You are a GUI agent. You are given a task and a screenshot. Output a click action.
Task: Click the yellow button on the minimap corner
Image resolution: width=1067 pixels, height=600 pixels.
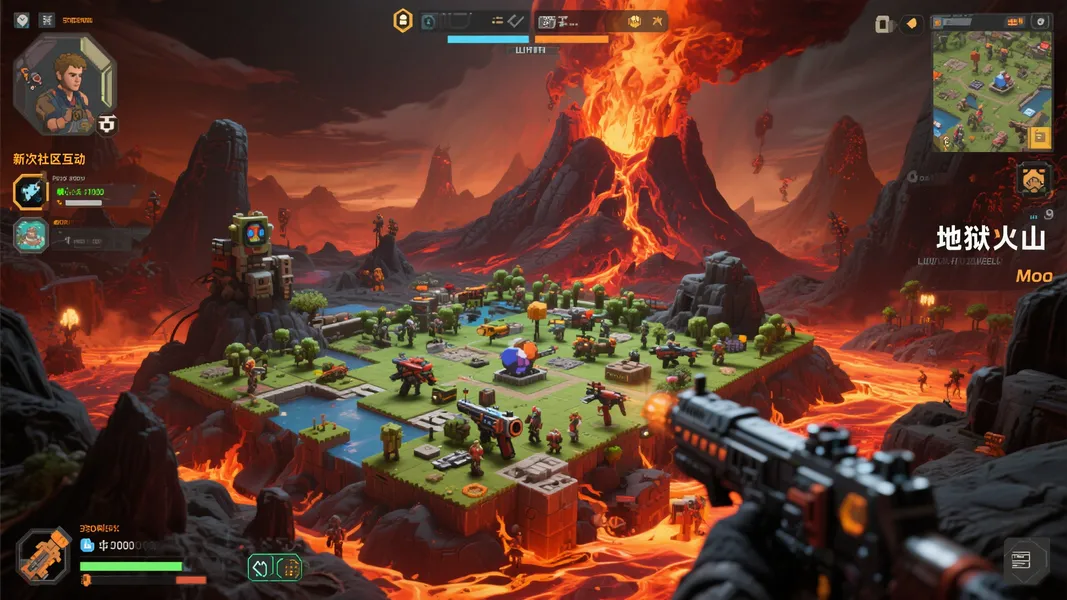pos(1040,137)
